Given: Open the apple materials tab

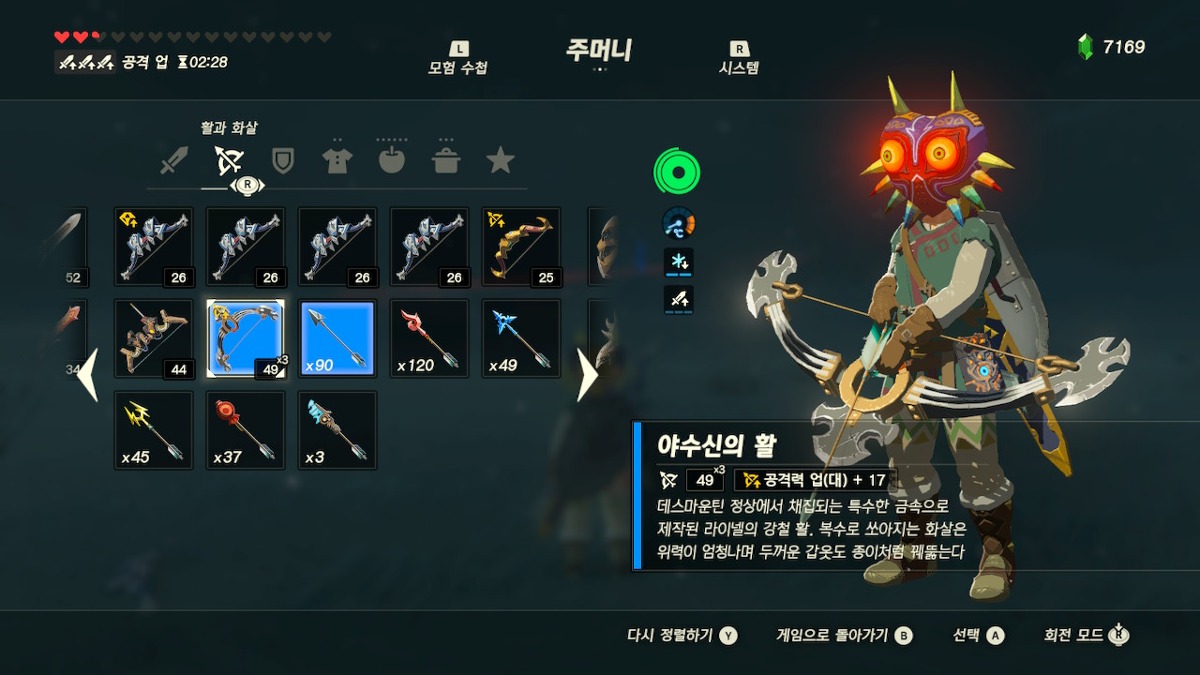Looking at the screenshot, I should tap(391, 160).
